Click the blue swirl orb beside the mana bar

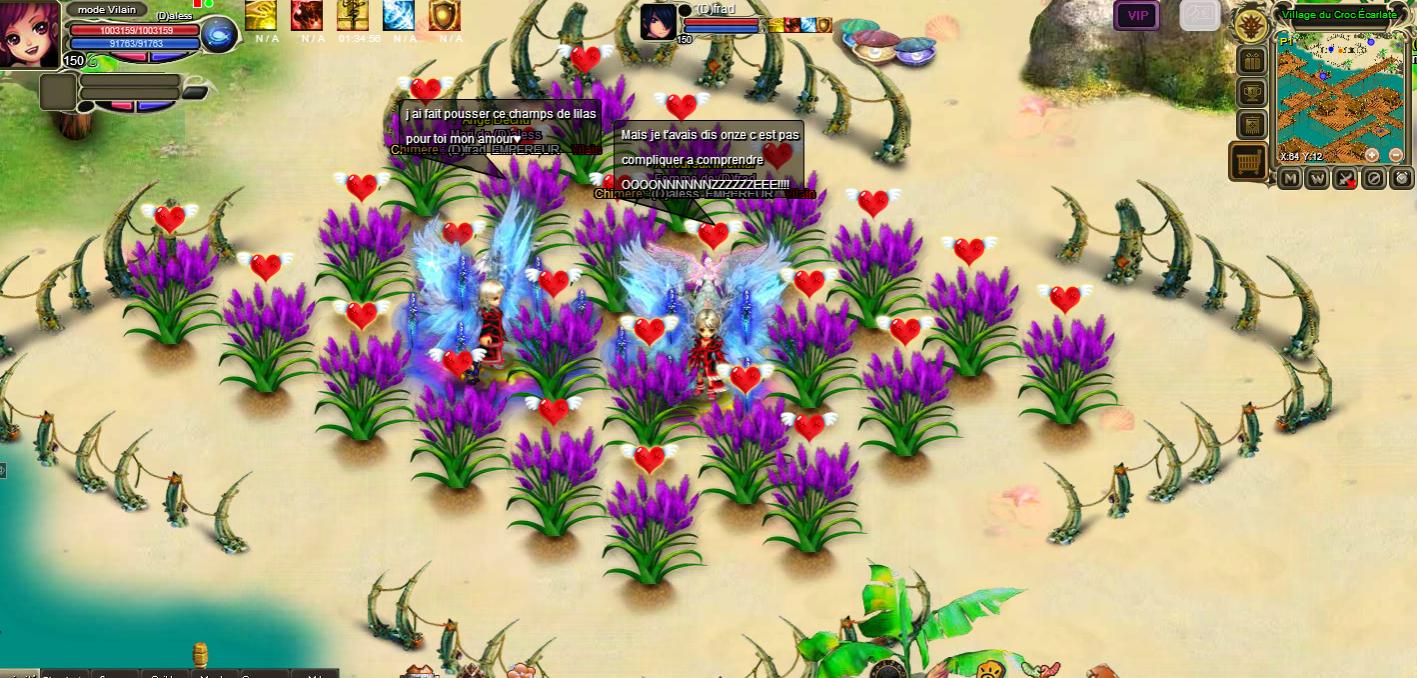tap(219, 35)
